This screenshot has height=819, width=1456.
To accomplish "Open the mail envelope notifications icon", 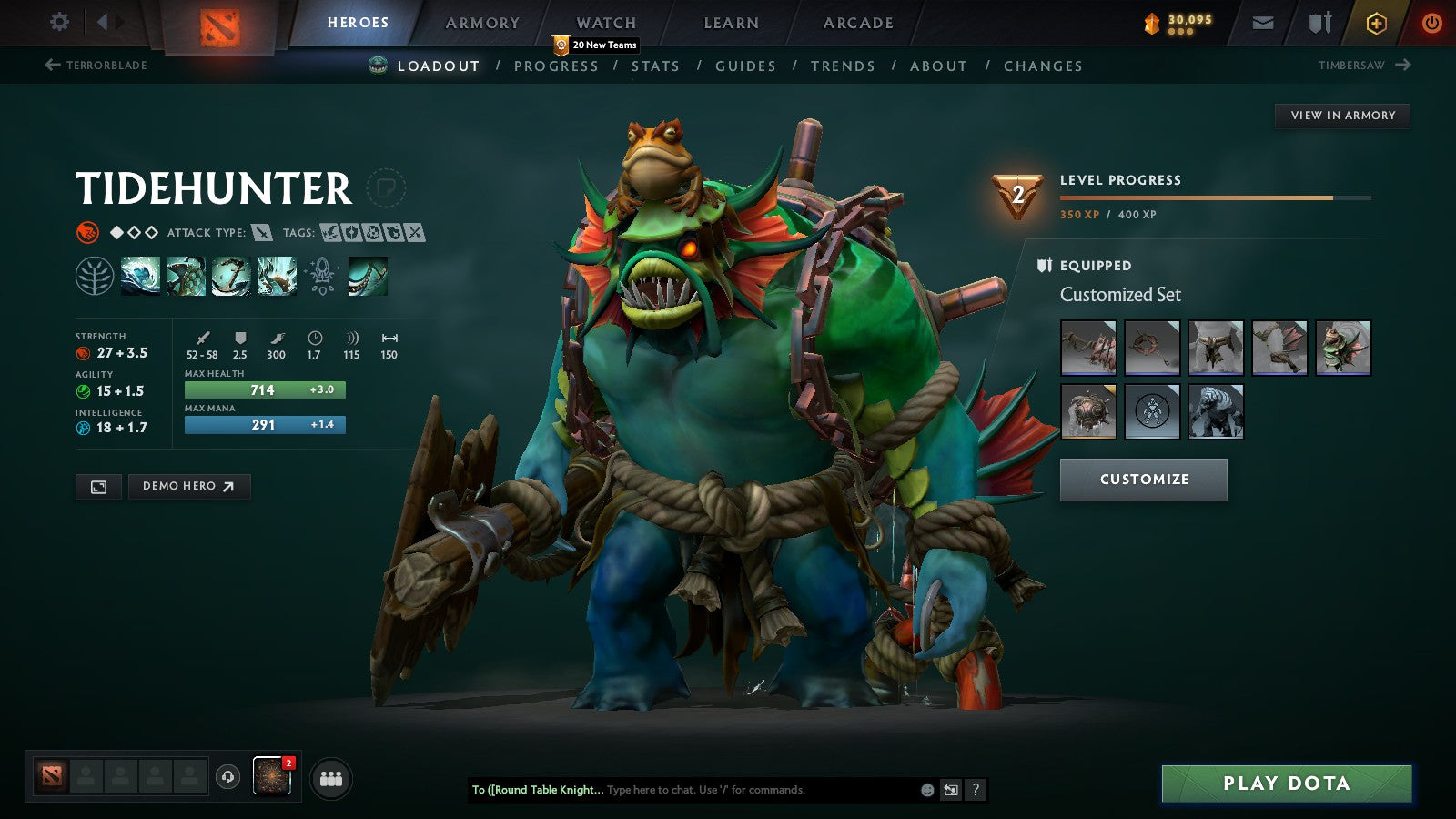I will click(x=1261, y=23).
